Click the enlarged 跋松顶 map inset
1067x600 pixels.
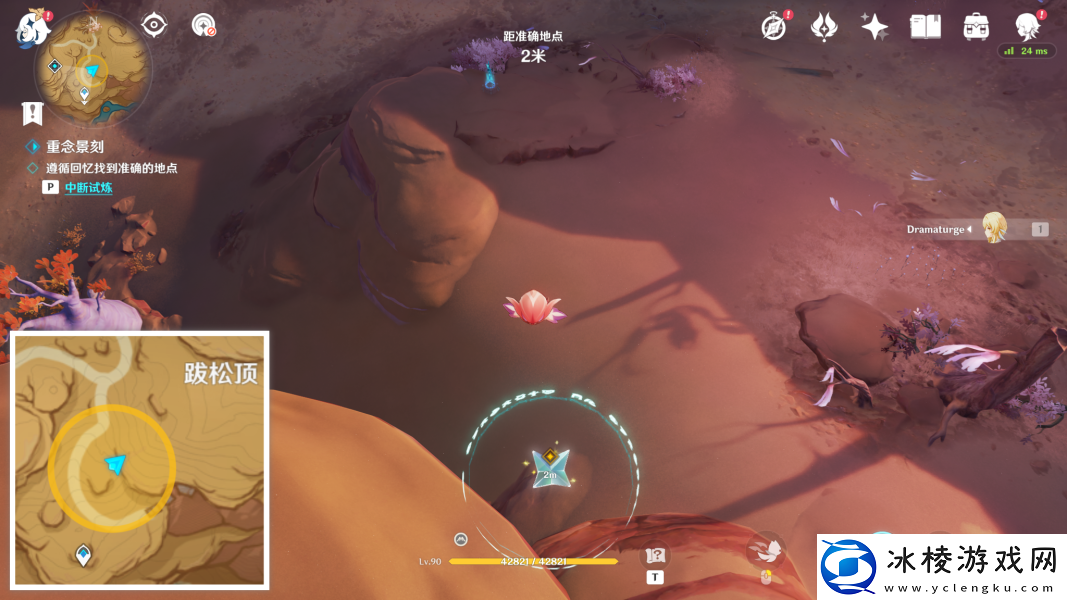[x=140, y=460]
